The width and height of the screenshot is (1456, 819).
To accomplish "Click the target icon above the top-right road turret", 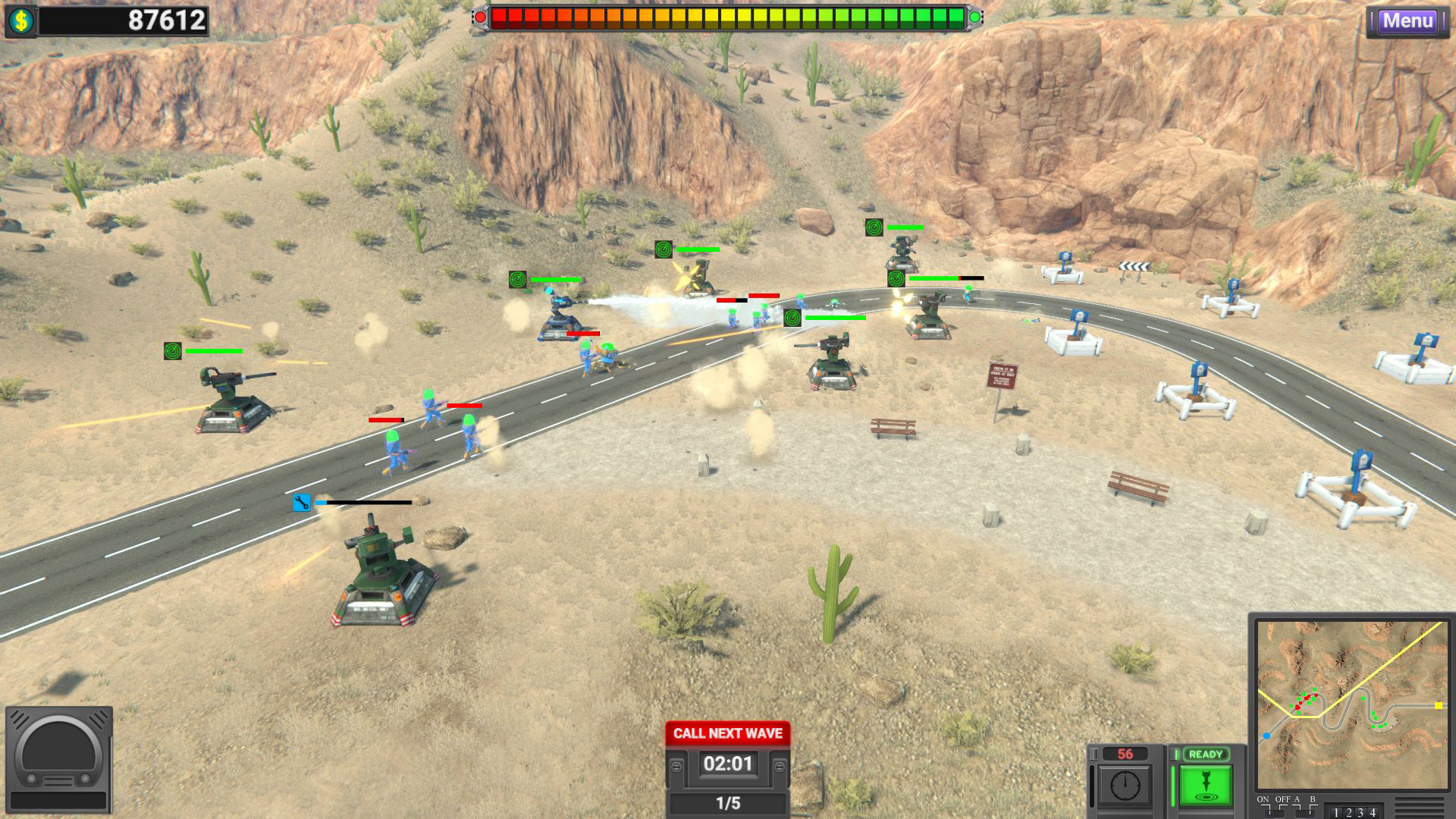I will click(874, 225).
